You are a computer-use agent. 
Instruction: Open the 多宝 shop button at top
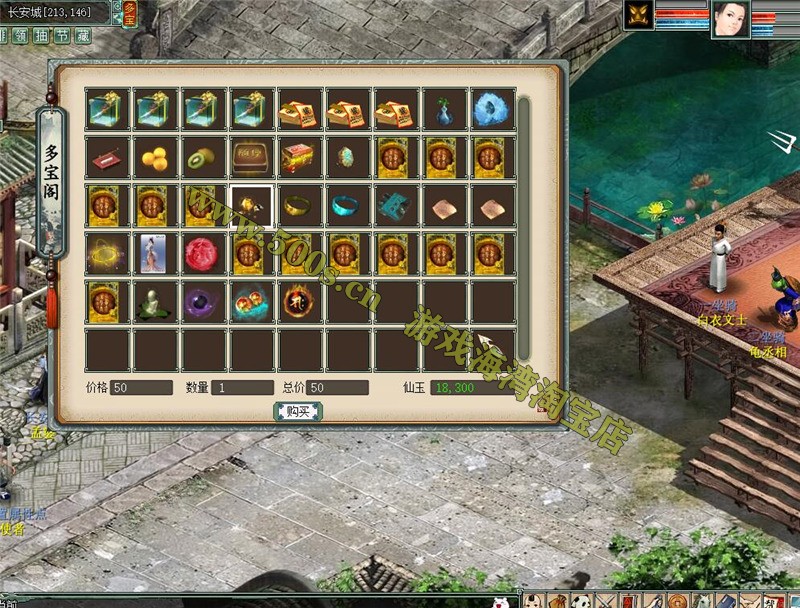(x=130, y=13)
